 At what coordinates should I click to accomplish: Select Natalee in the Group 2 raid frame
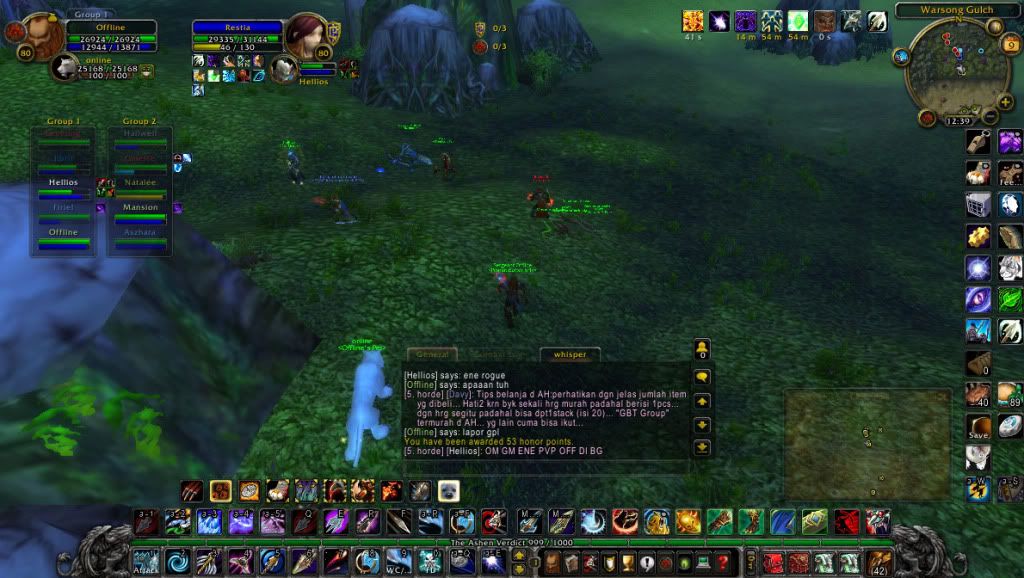coord(140,183)
